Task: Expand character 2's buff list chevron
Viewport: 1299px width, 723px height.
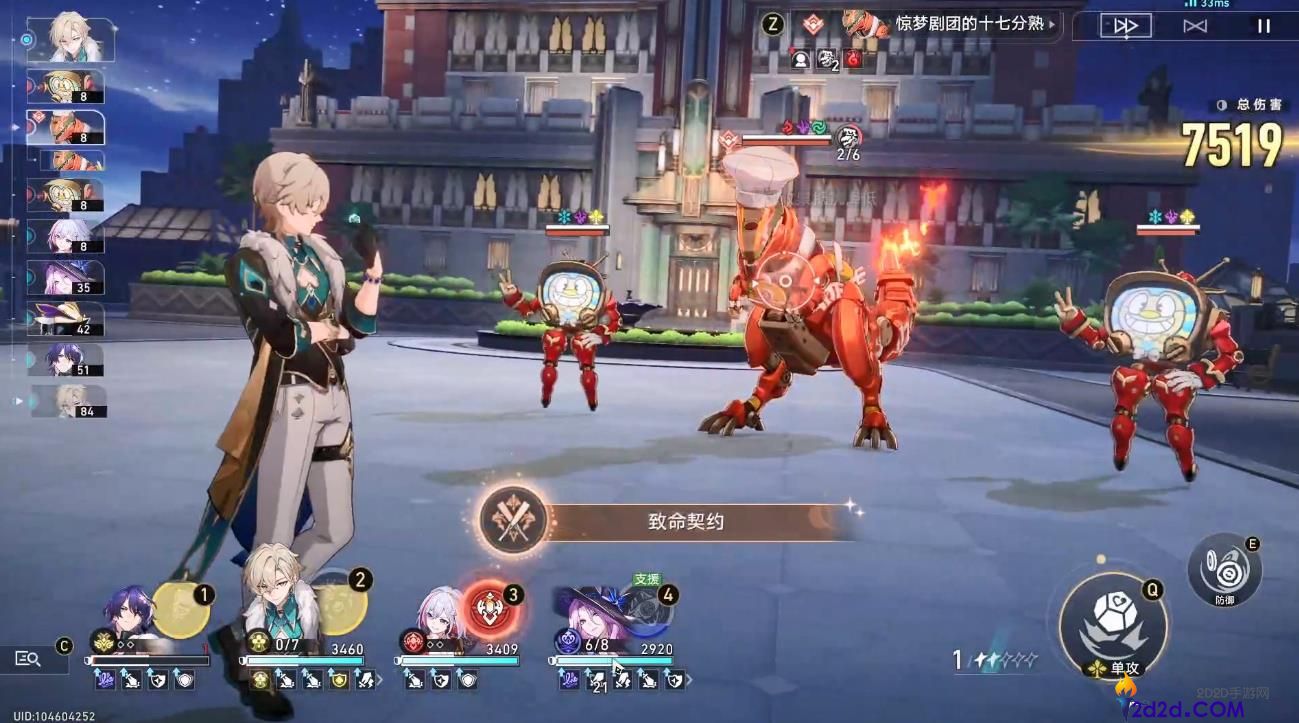Action: [x=380, y=678]
